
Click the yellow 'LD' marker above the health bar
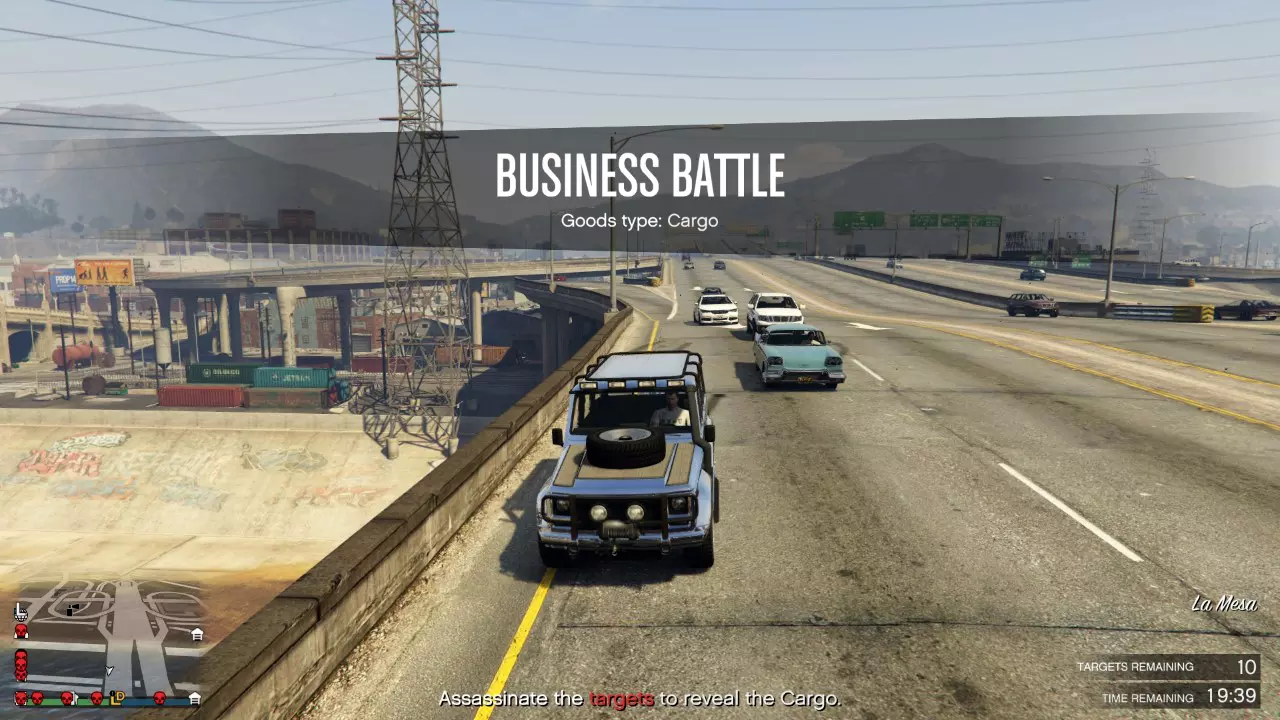click(117, 697)
